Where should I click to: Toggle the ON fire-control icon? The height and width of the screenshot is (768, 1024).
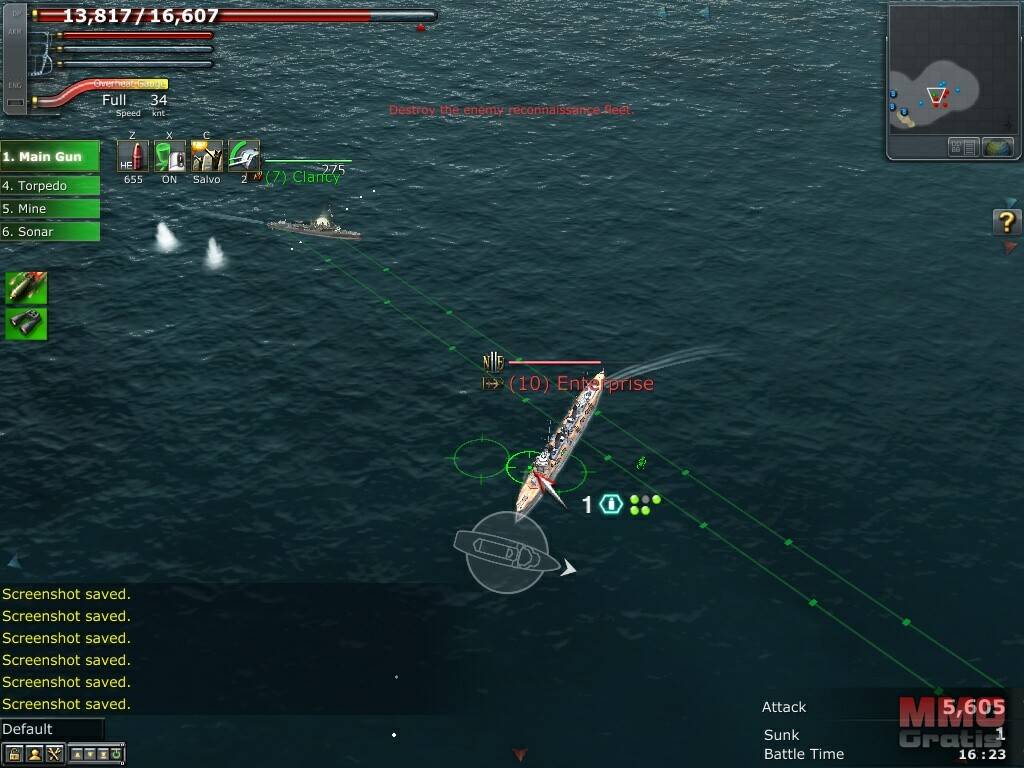170,156
